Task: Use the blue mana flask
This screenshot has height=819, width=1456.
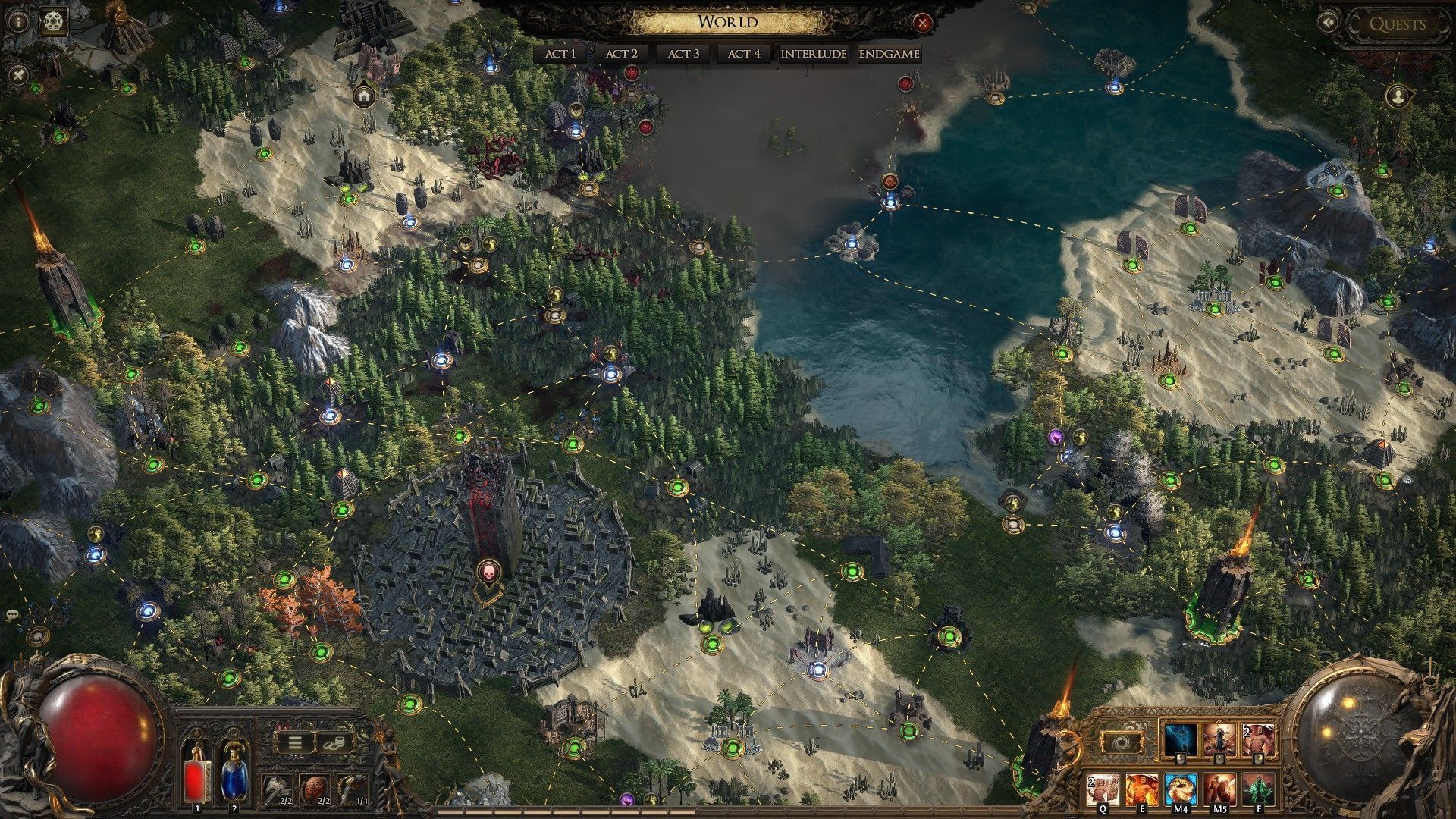Action: (x=234, y=773)
